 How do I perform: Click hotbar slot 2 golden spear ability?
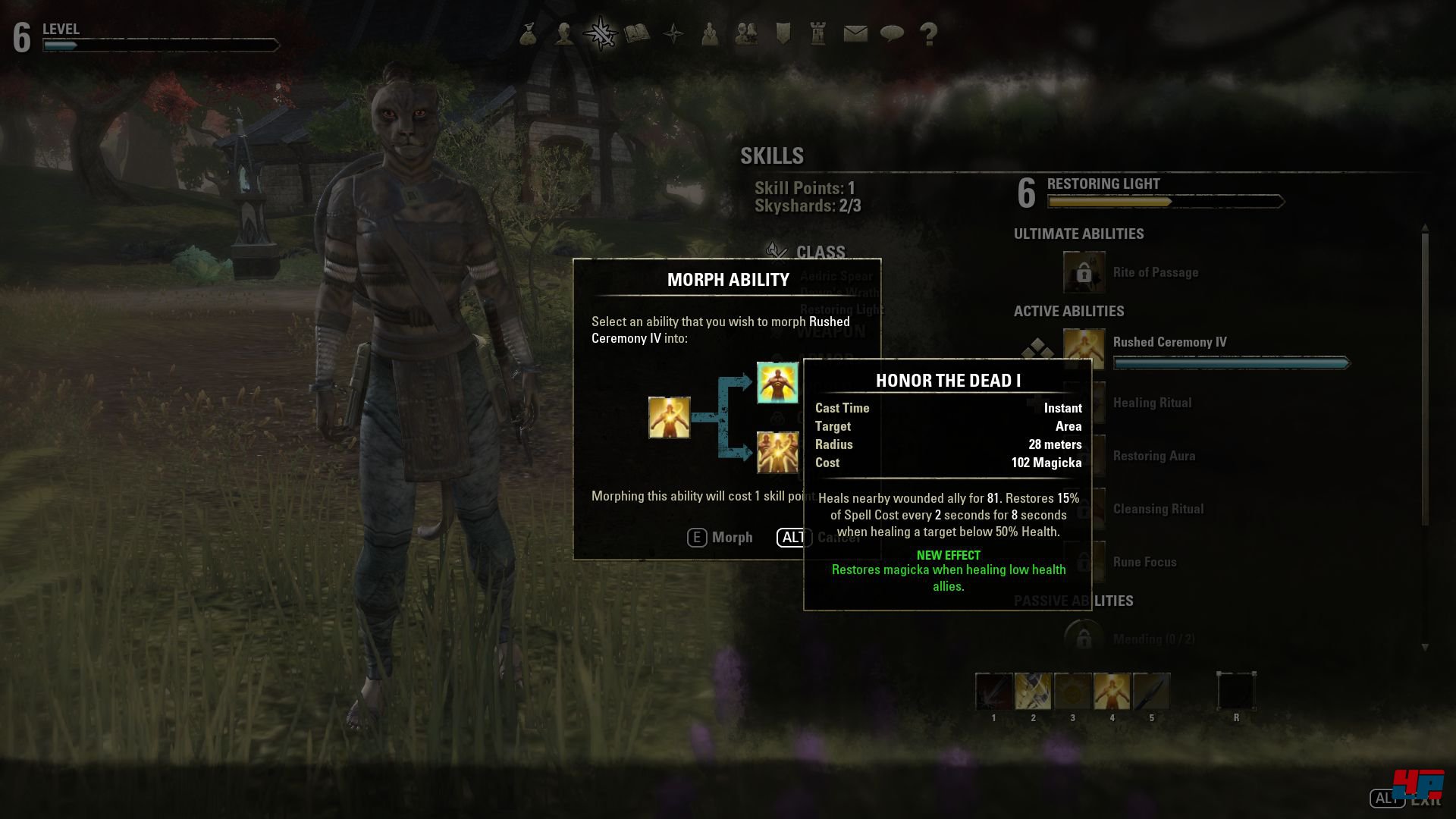click(x=1033, y=692)
